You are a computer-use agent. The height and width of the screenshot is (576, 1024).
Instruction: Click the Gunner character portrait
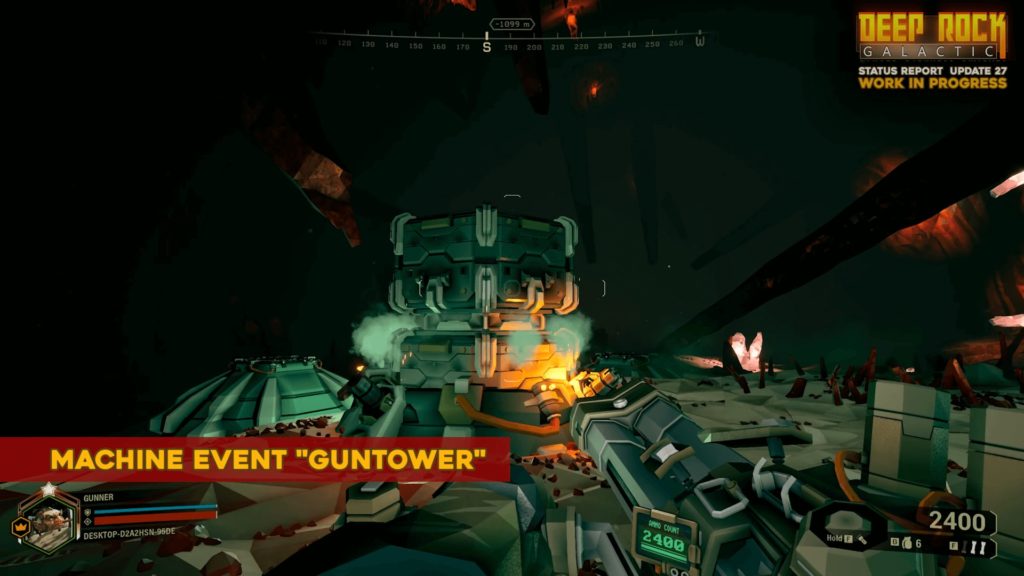coord(46,518)
